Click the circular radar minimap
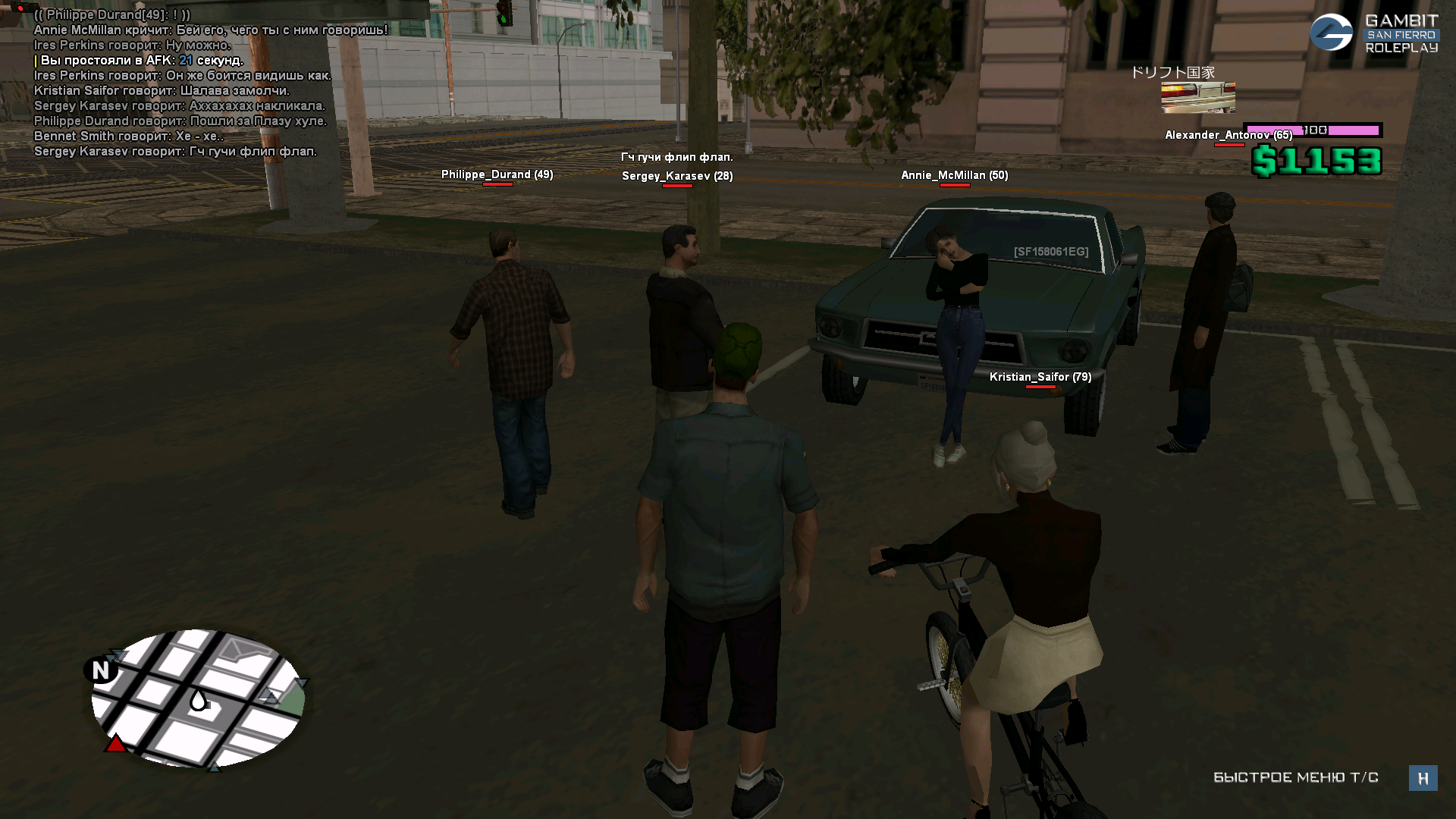Image resolution: width=1456 pixels, height=819 pixels. (197, 698)
